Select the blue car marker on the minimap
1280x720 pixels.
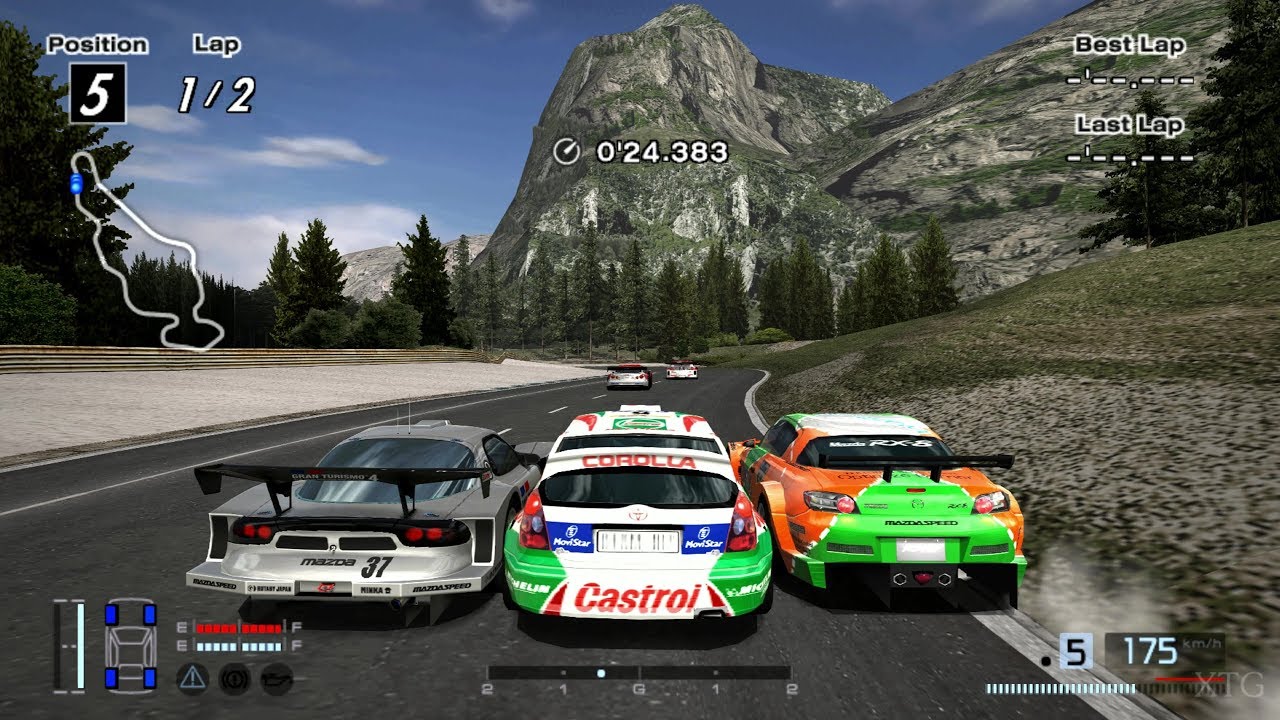pos(76,183)
